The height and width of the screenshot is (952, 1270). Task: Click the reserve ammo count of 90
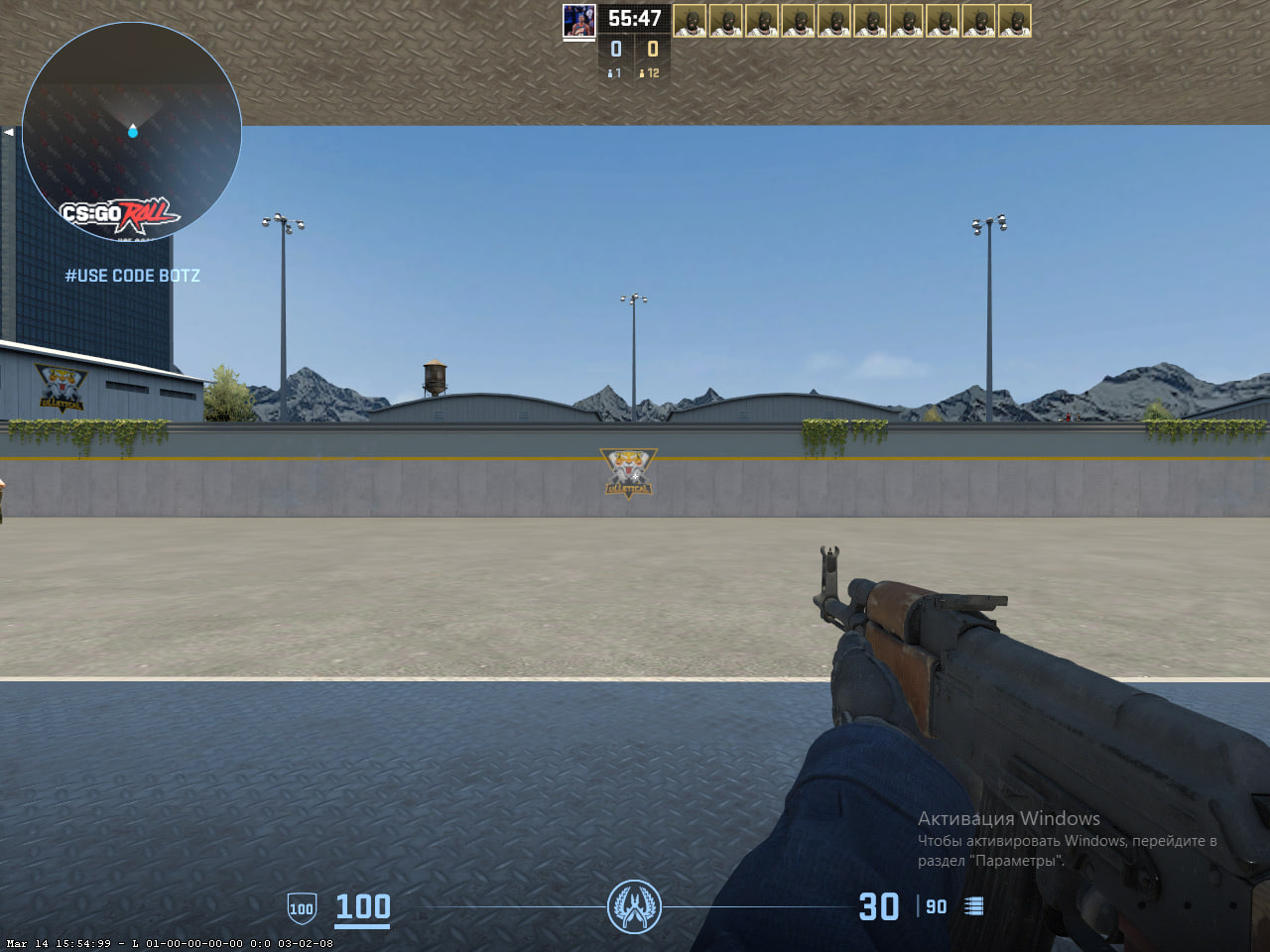click(935, 906)
